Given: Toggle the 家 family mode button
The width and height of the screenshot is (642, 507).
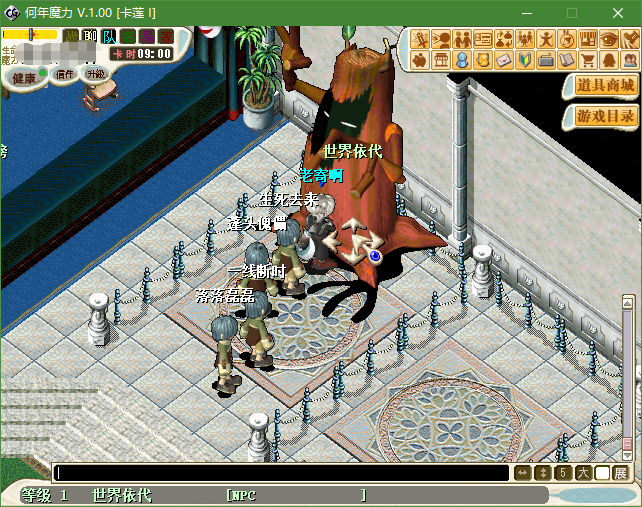Looking at the screenshot, I should 165,36.
